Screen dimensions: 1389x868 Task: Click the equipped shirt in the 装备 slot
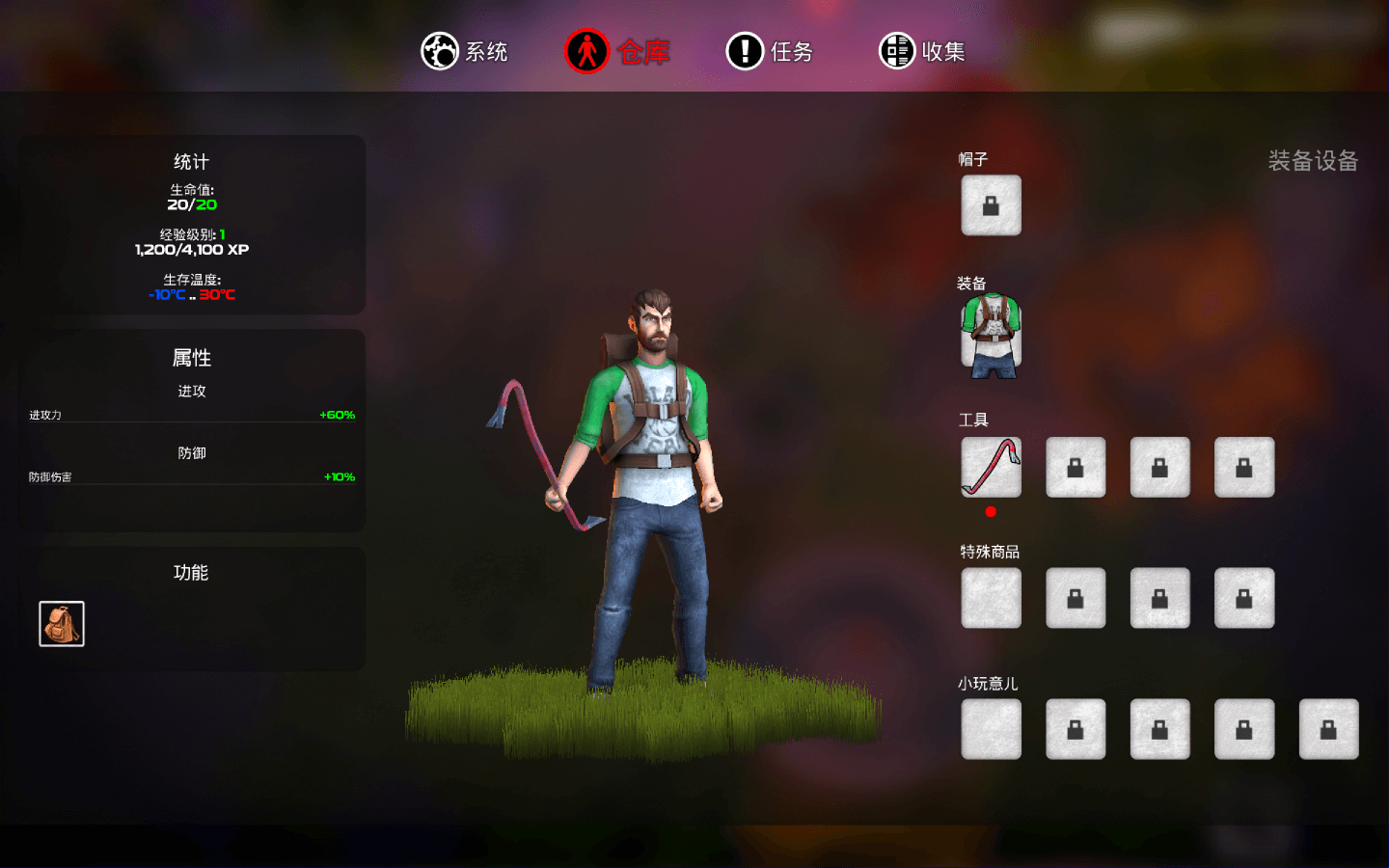pos(990,334)
